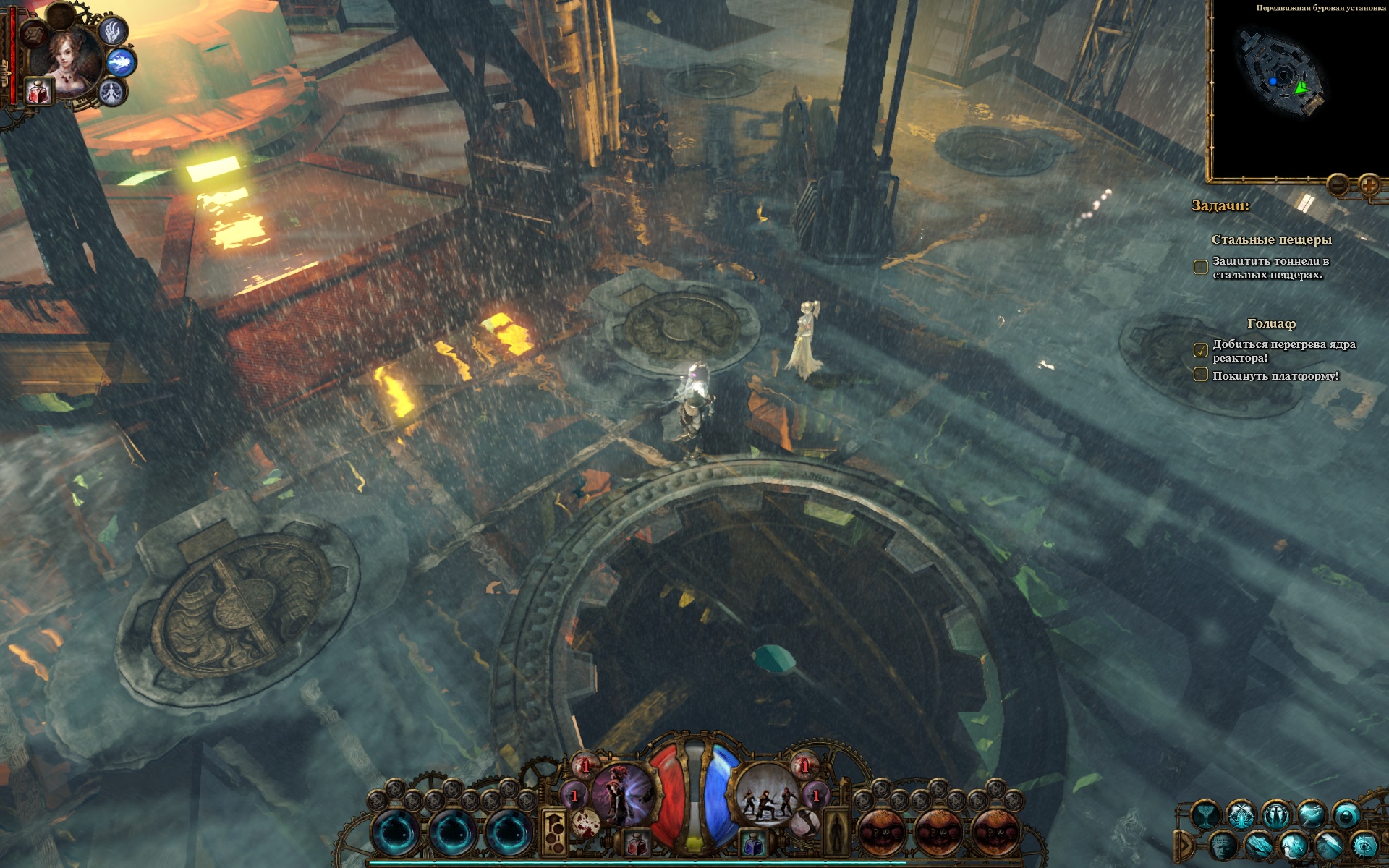Drink the red health potion on skill bar
This screenshot has height=868, width=1389.
click(637, 843)
